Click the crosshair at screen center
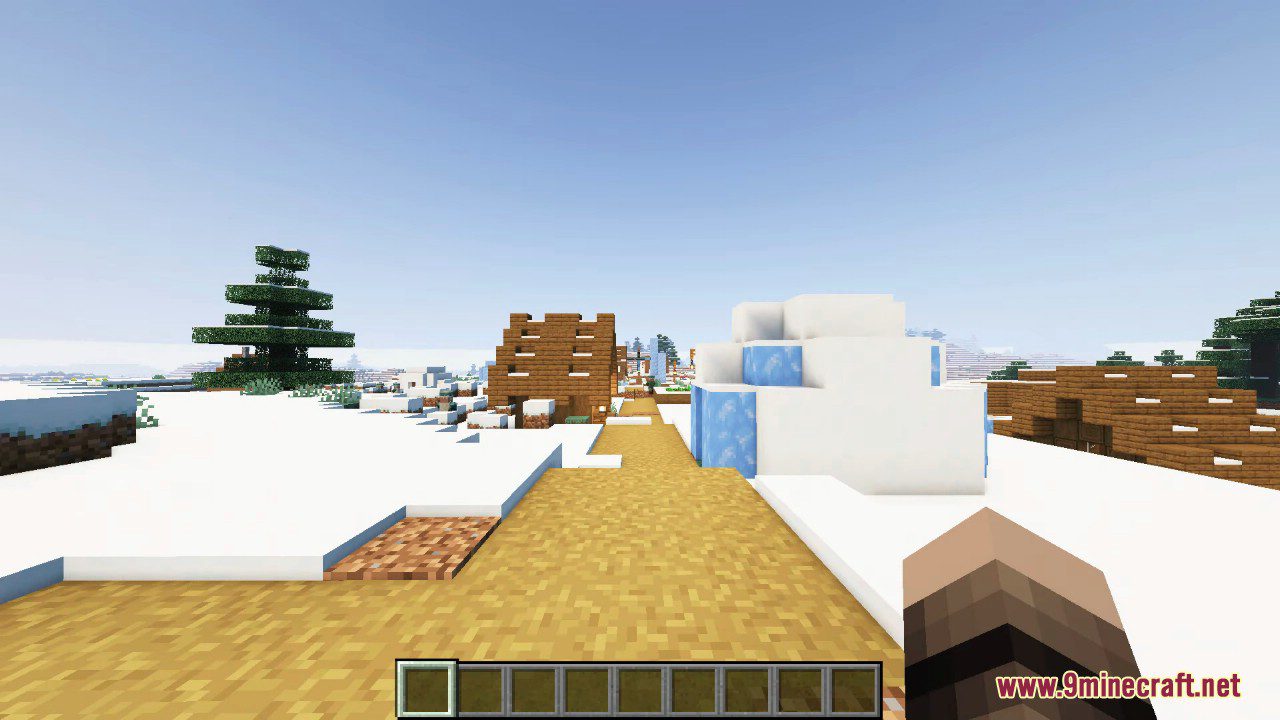The image size is (1280, 720). [640, 360]
